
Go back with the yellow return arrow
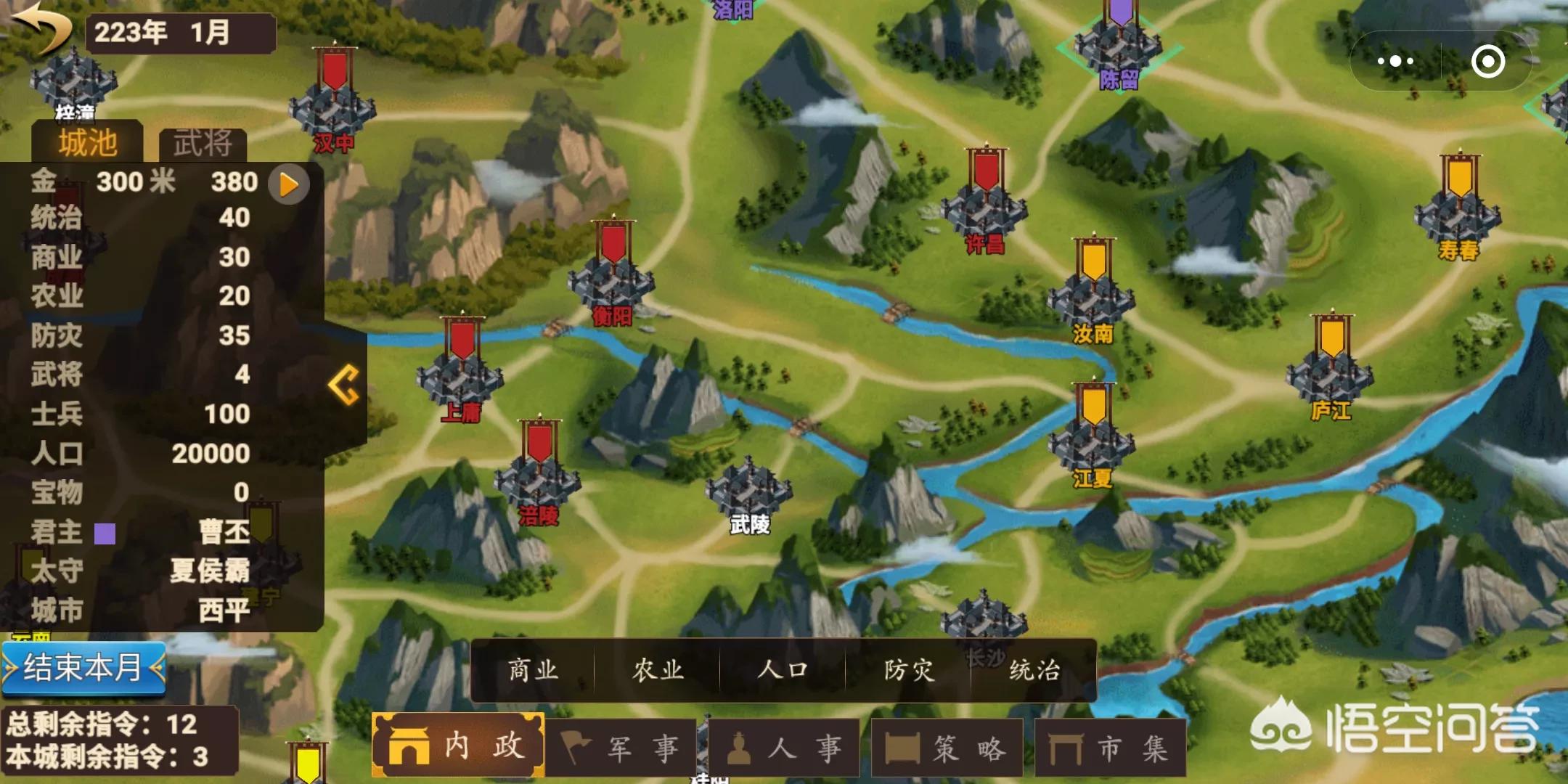42,28
